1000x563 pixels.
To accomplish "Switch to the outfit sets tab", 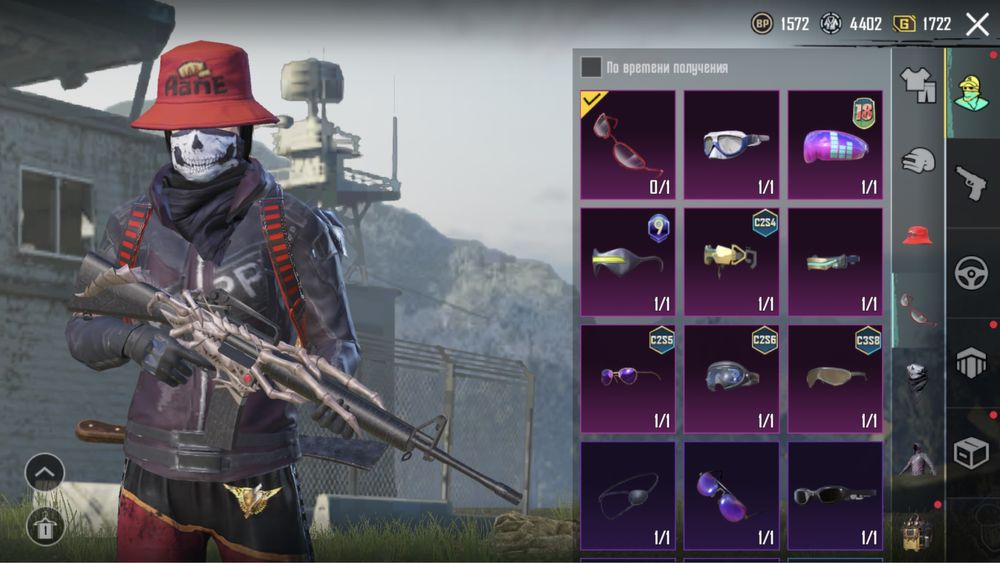I will (x=917, y=86).
